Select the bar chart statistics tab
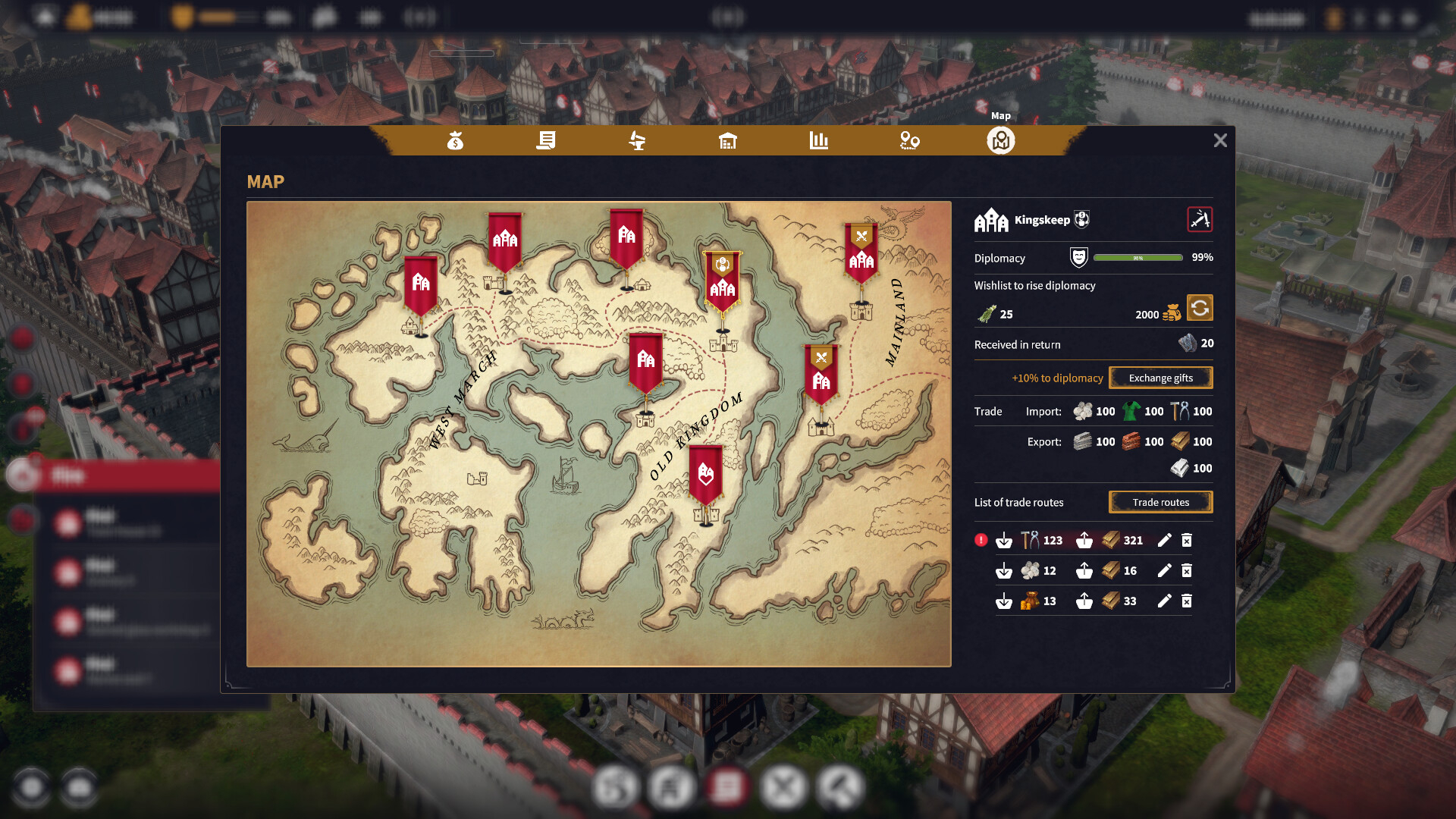 (819, 140)
